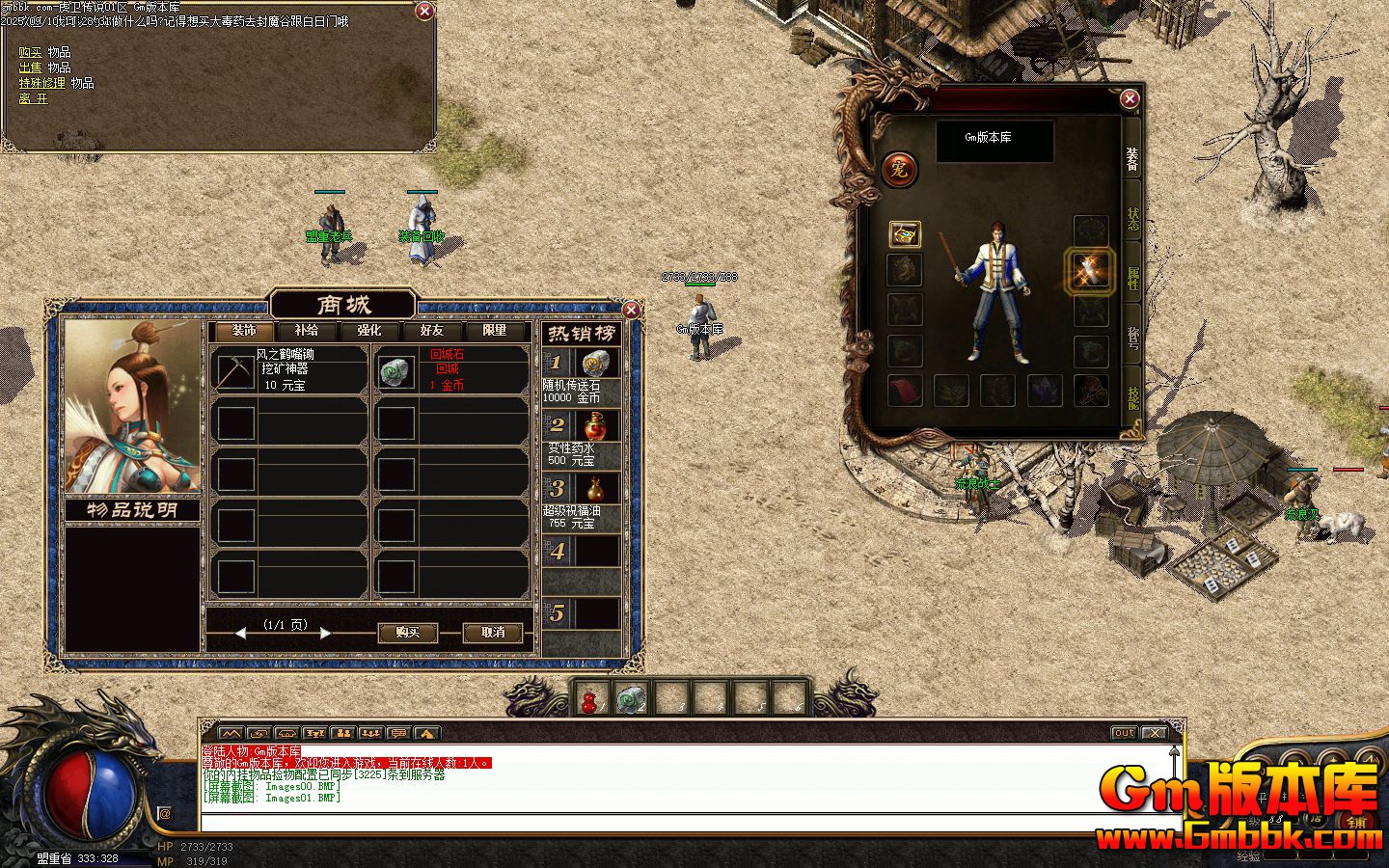Viewport: 1389px width, 868px height.
Task: Close the character equipment panel
Action: coord(1130,98)
